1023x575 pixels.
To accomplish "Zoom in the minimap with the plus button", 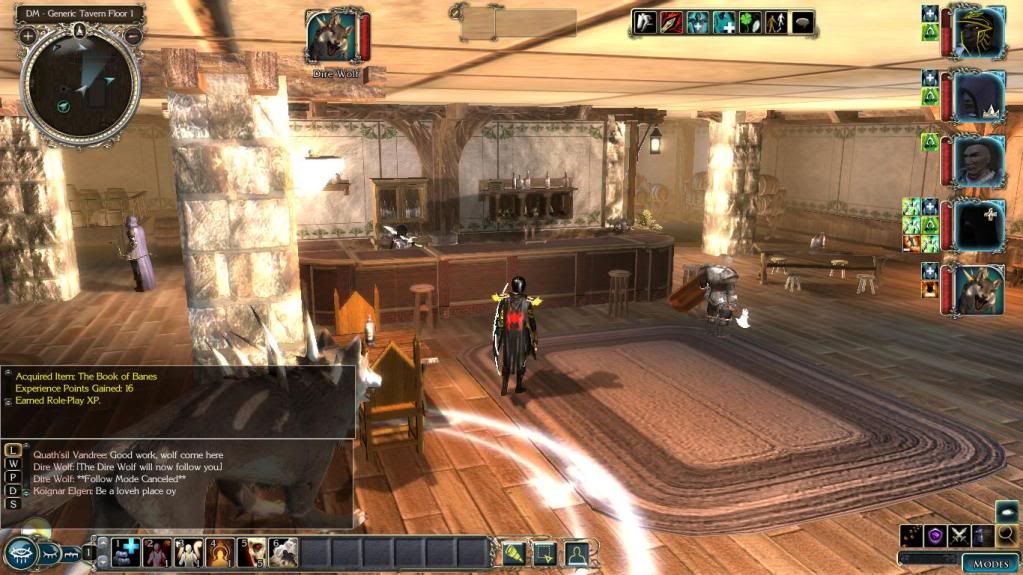I will tap(28, 35).
